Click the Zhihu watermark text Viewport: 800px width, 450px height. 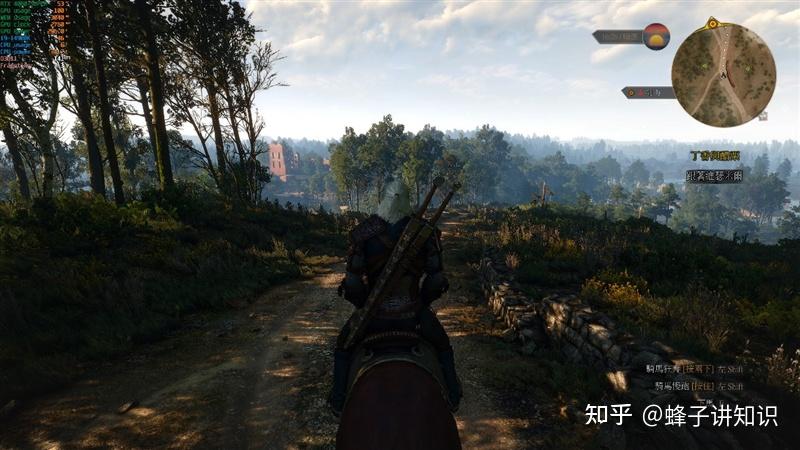pyautogui.click(x=681, y=415)
